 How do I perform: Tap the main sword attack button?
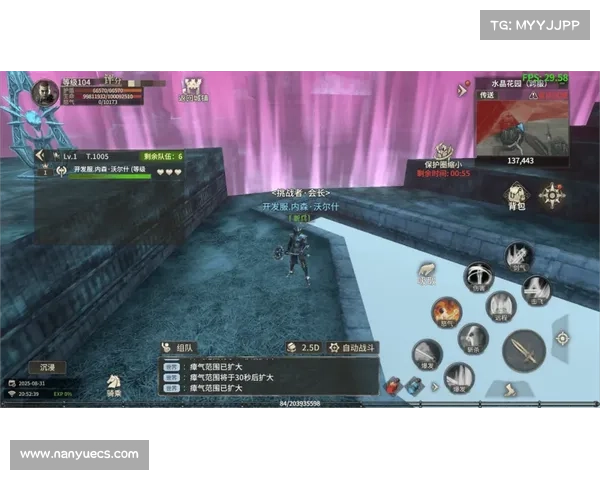[523, 349]
